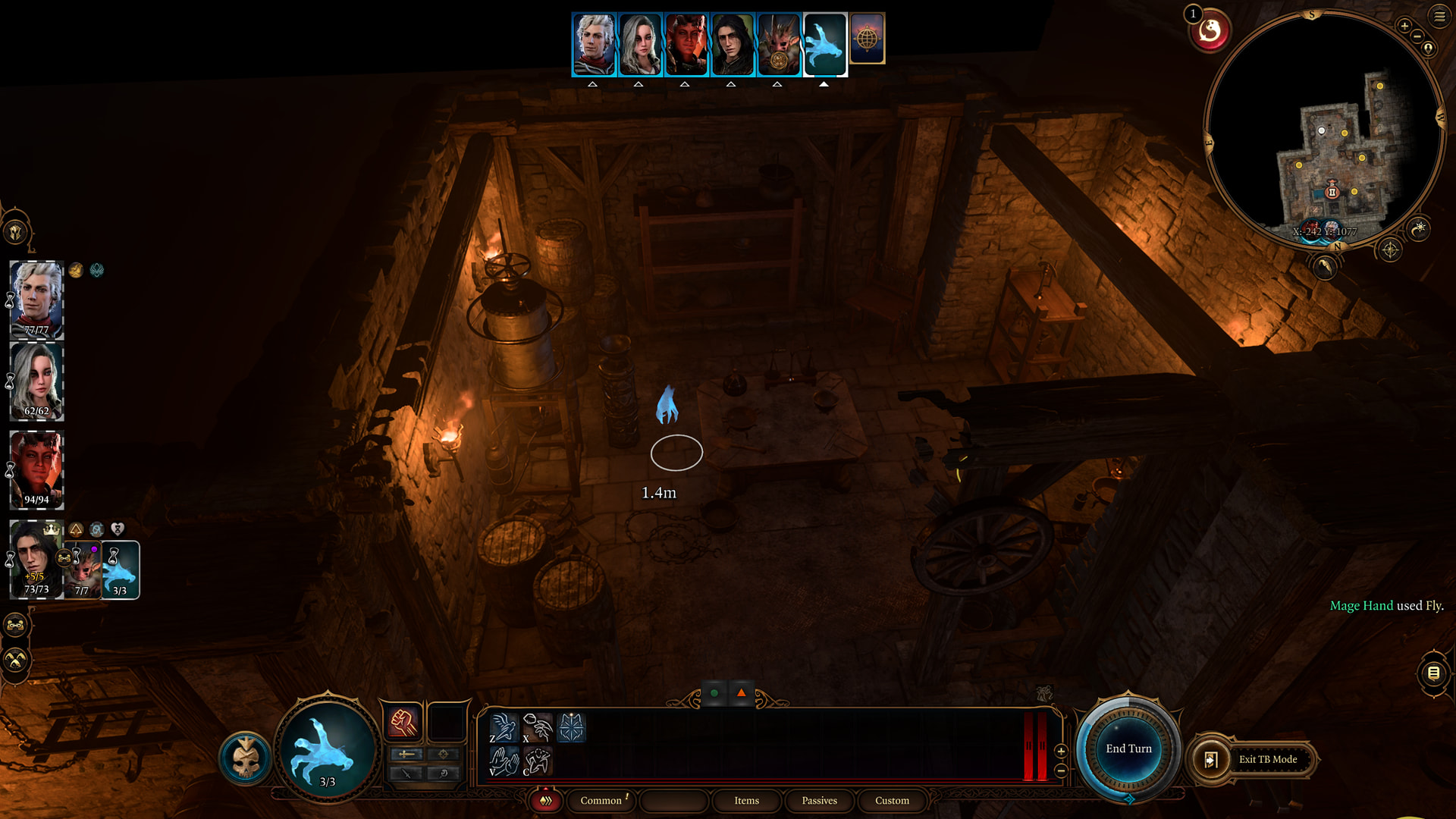Image resolution: width=1456 pixels, height=819 pixels.
Task: Select the Mage Hand in turn order
Action: 824,45
